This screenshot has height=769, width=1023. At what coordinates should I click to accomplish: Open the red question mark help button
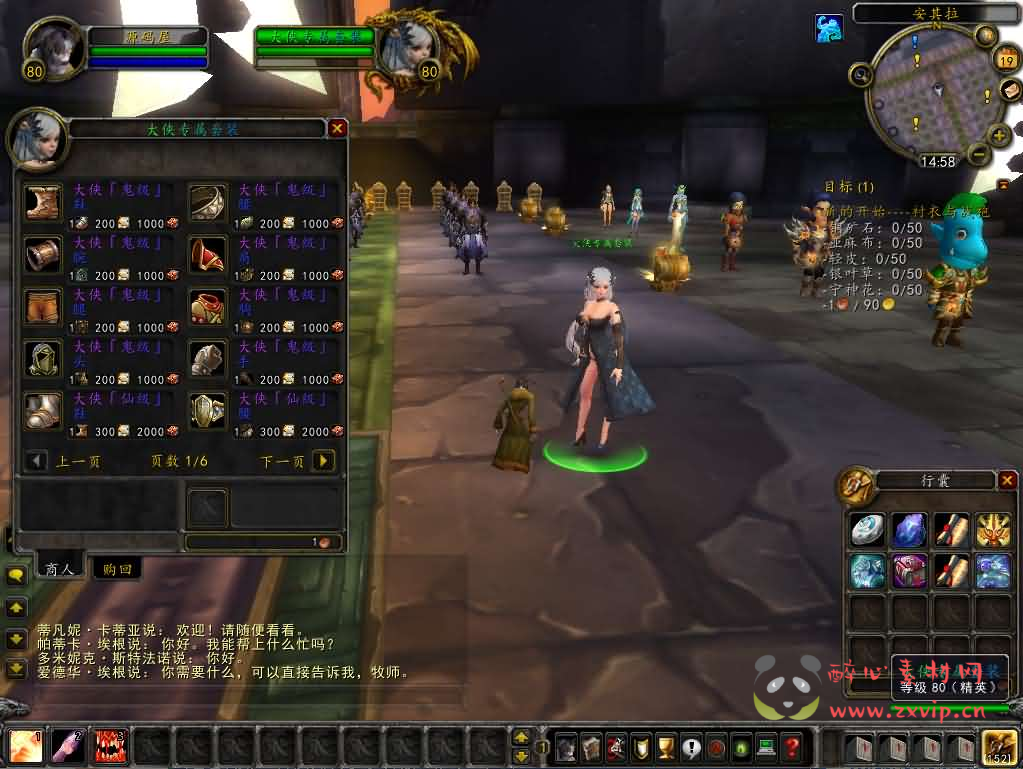791,747
